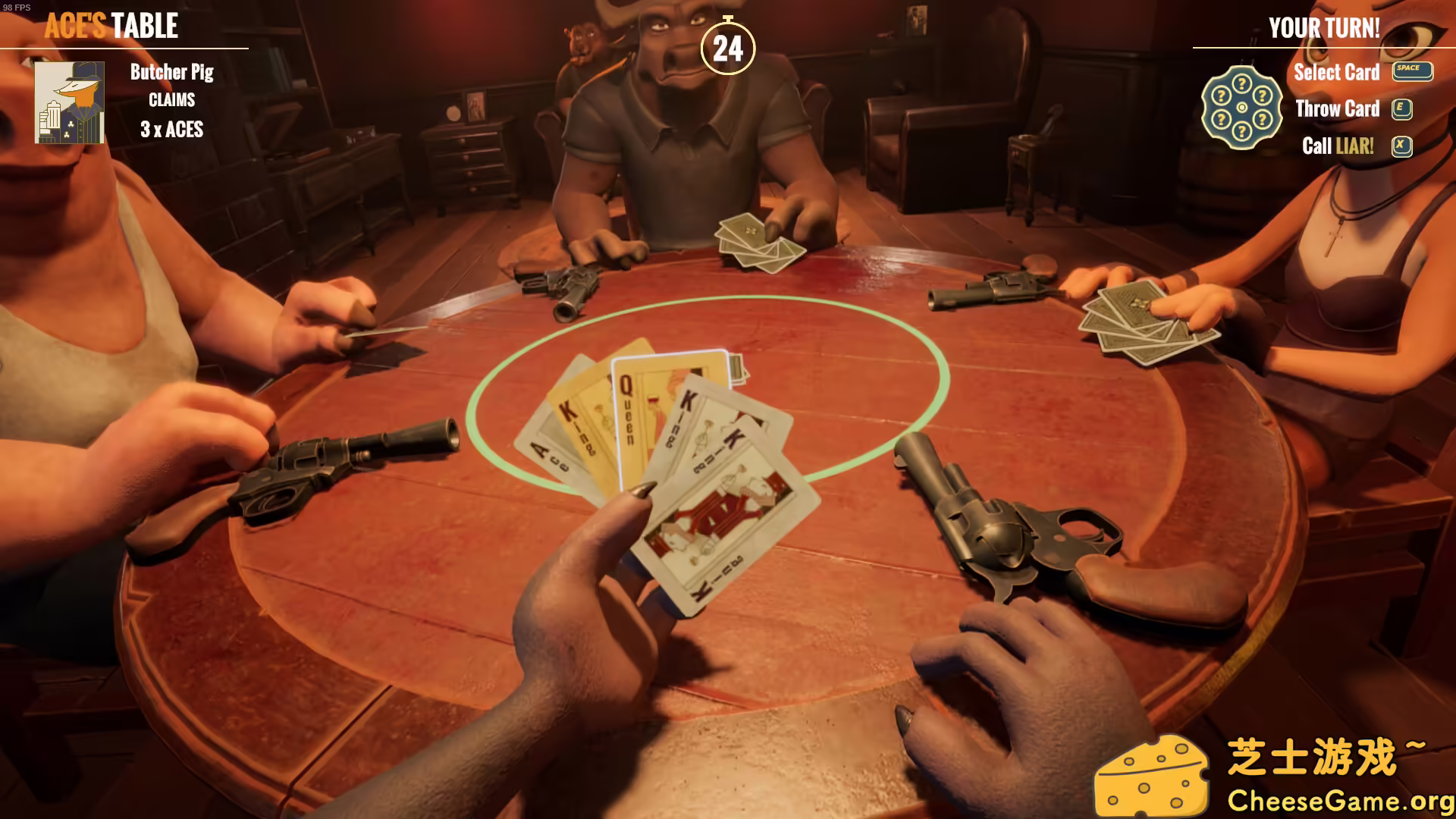Click the E keybind badge for Throw Card

coord(1402,109)
